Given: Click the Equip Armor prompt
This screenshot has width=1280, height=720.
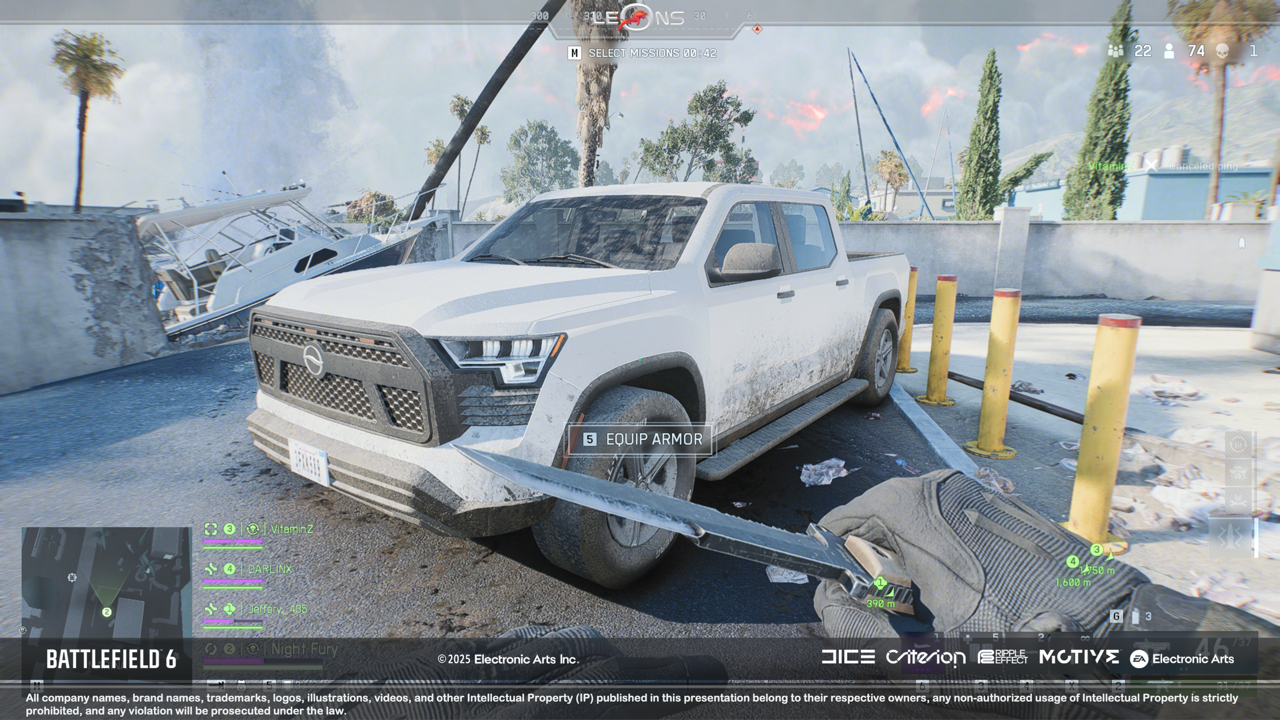Looking at the screenshot, I should tap(640, 439).
